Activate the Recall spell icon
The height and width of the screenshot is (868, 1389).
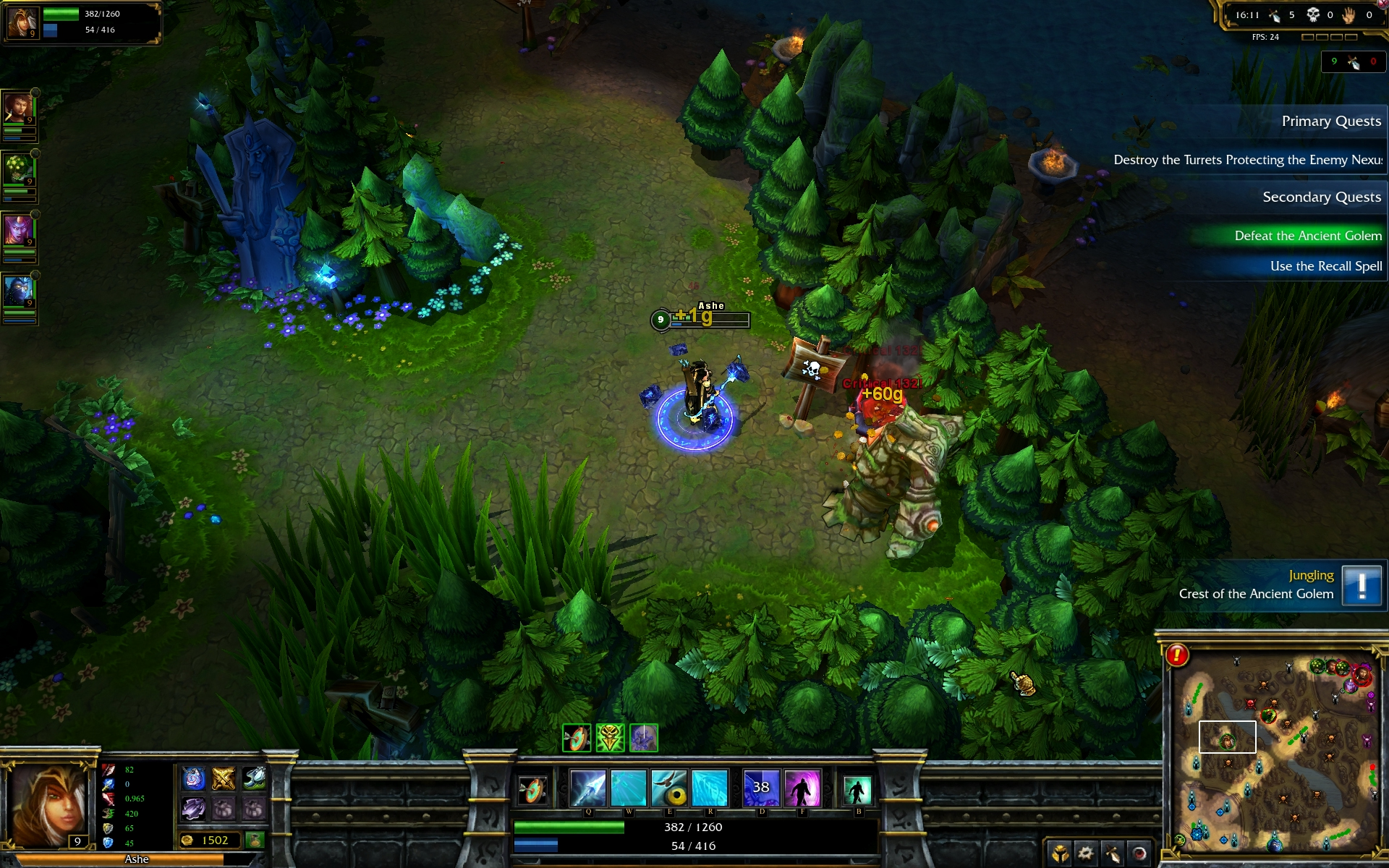(x=857, y=790)
